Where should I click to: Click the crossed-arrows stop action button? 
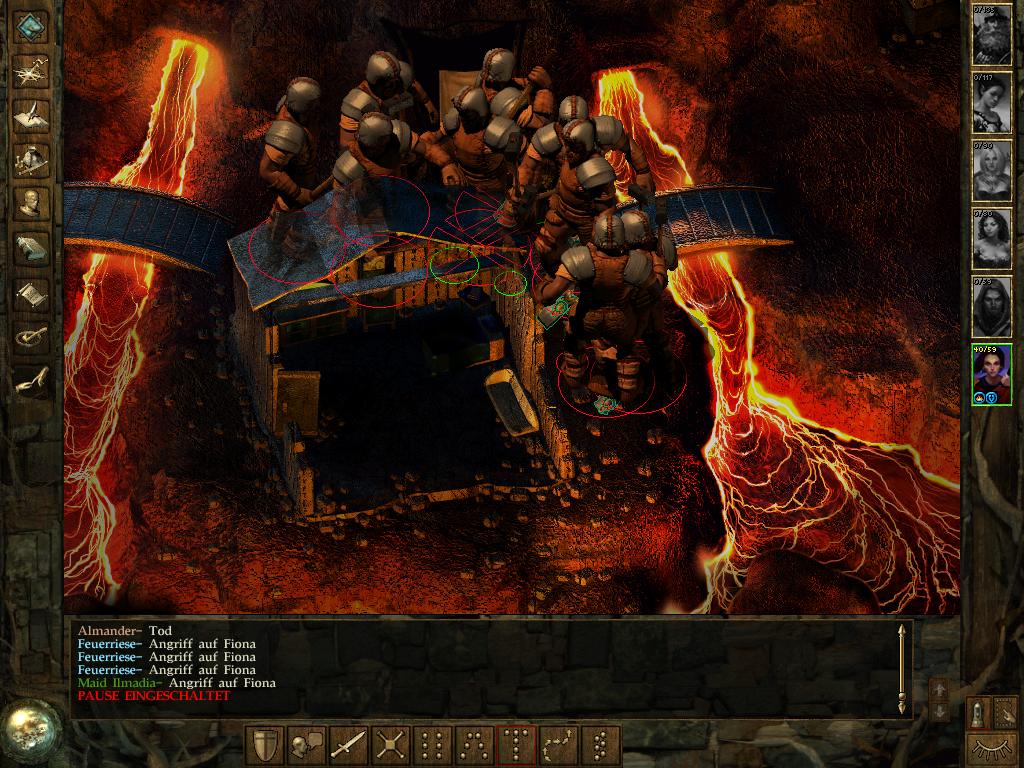pyautogui.click(x=391, y=746)
